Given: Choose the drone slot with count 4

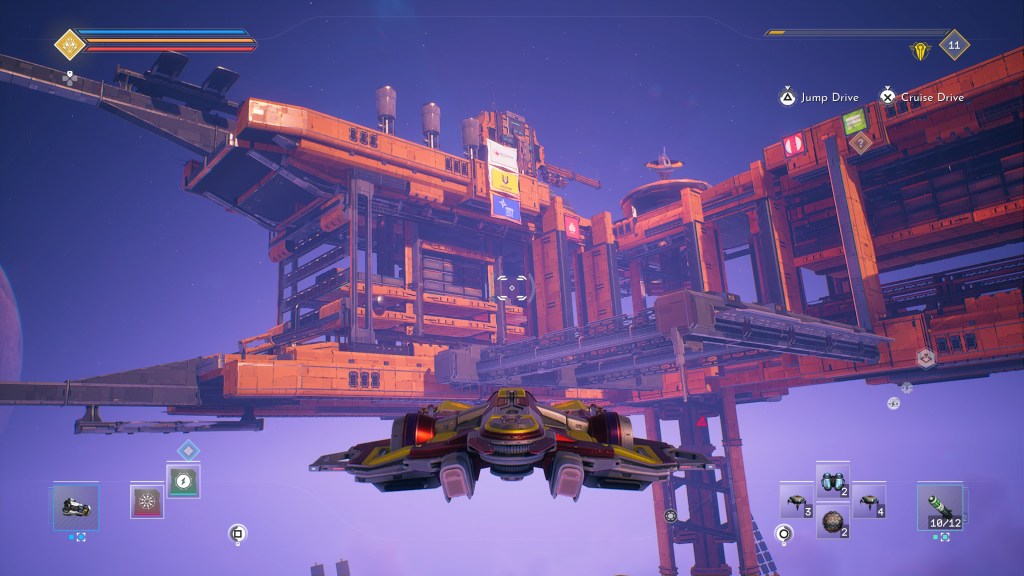Looking at the screenshot, I should 868,501.
